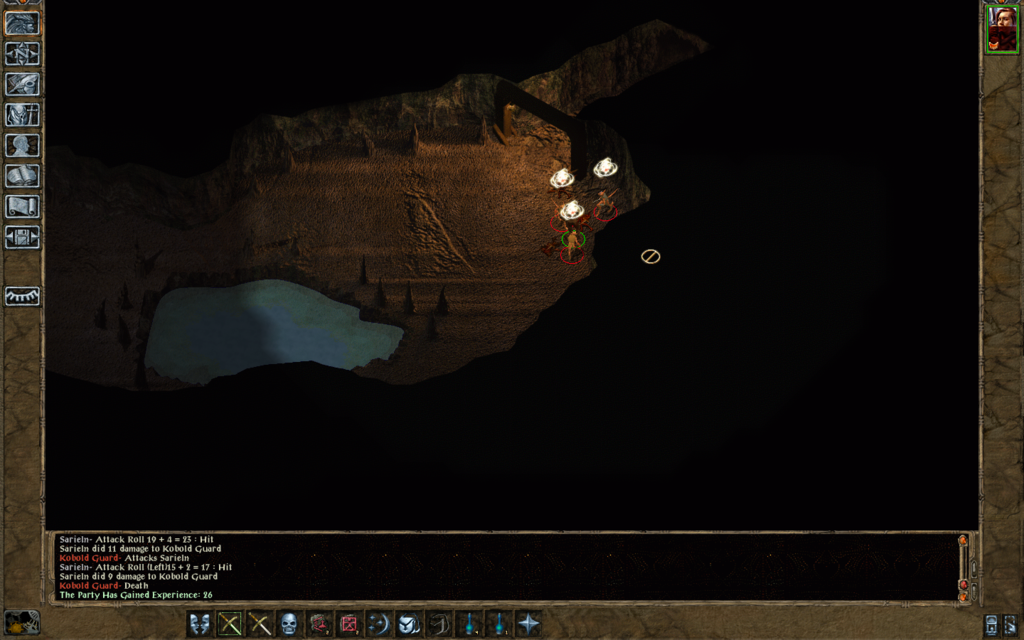Click the red cube action bar icon
The width and height of the screenshot is (1024, 640).
(349, 624)
